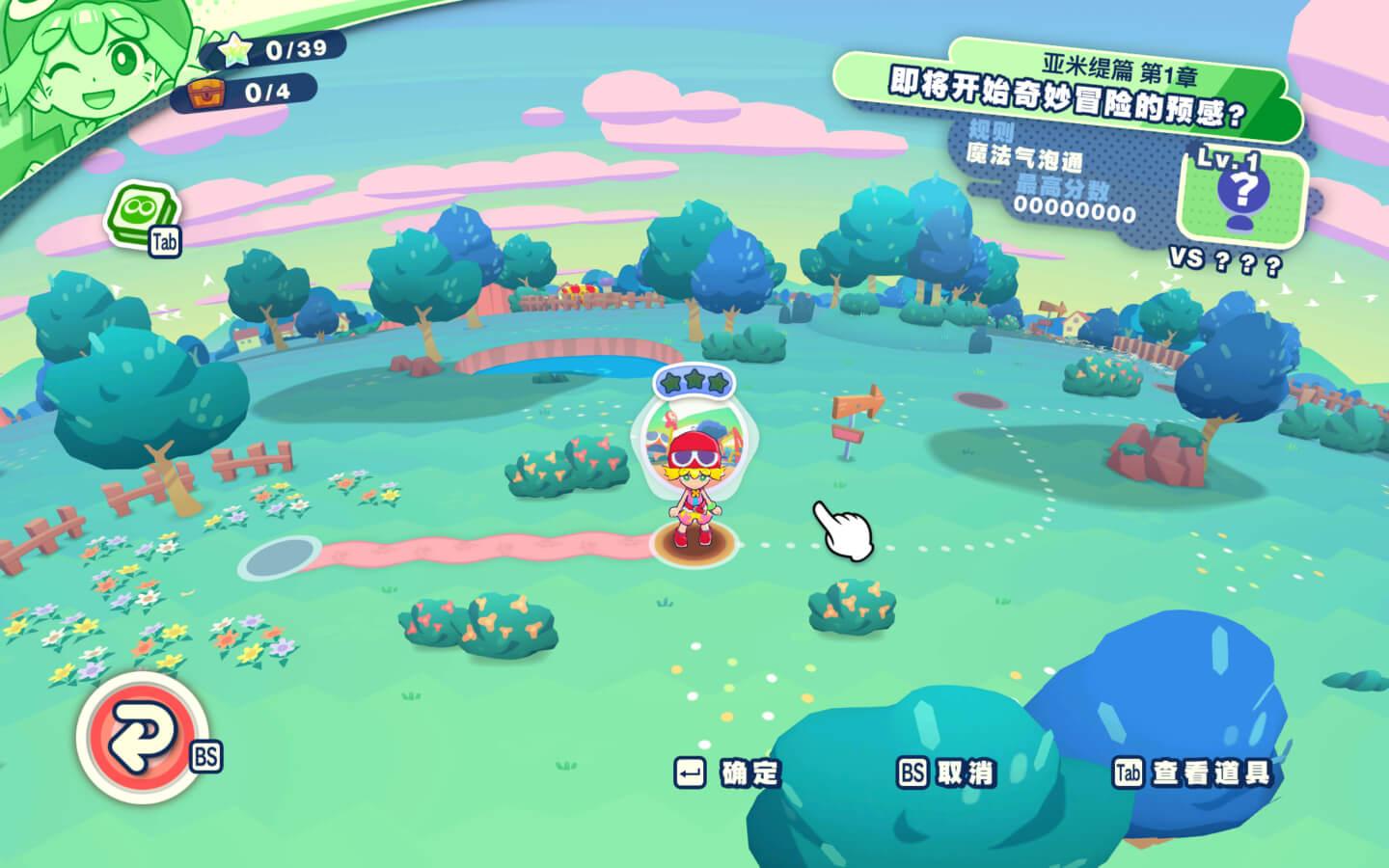Click the red back arrow button
Screen dimensions: 1389x868
point(141,735)
